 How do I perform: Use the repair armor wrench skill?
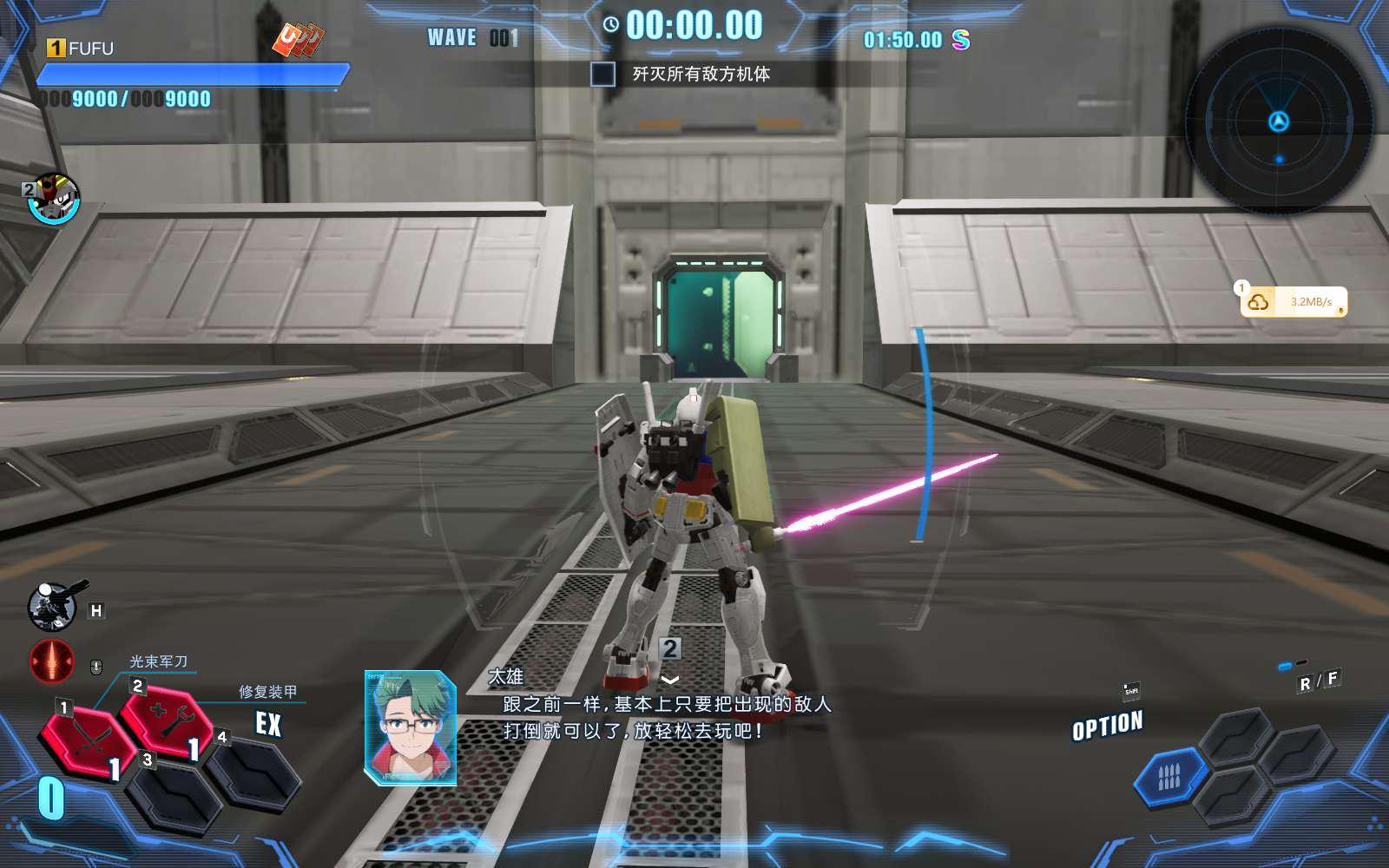168,720
